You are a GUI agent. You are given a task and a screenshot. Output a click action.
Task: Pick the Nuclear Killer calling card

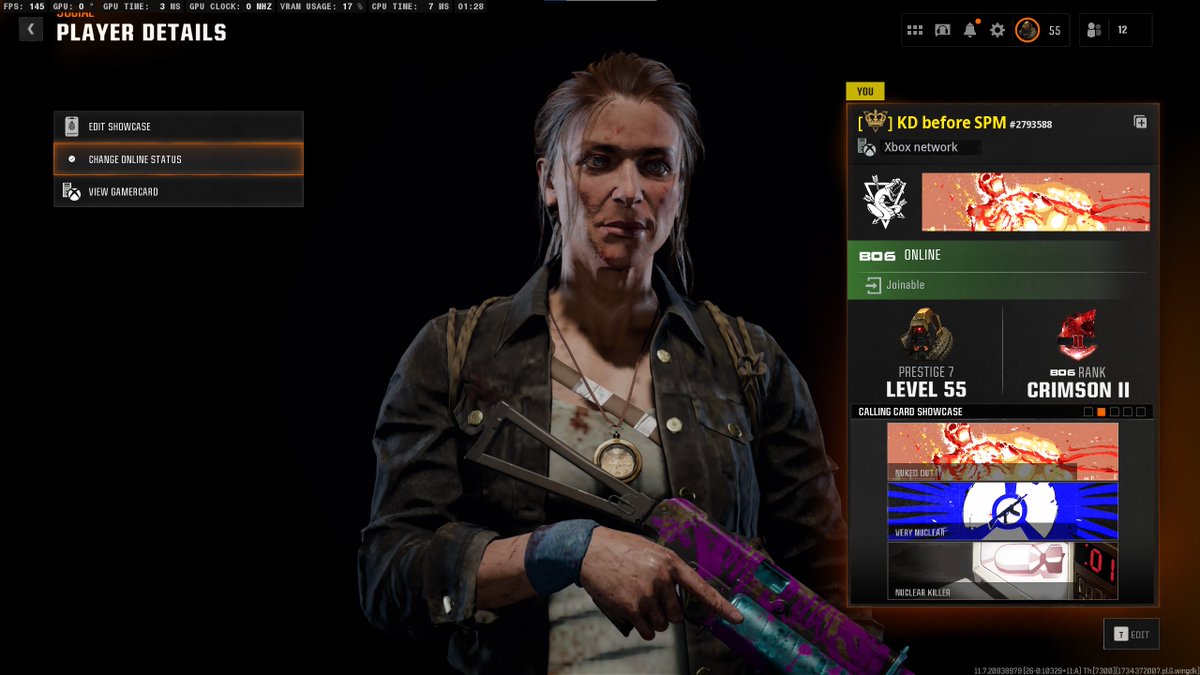(1002, 571)
